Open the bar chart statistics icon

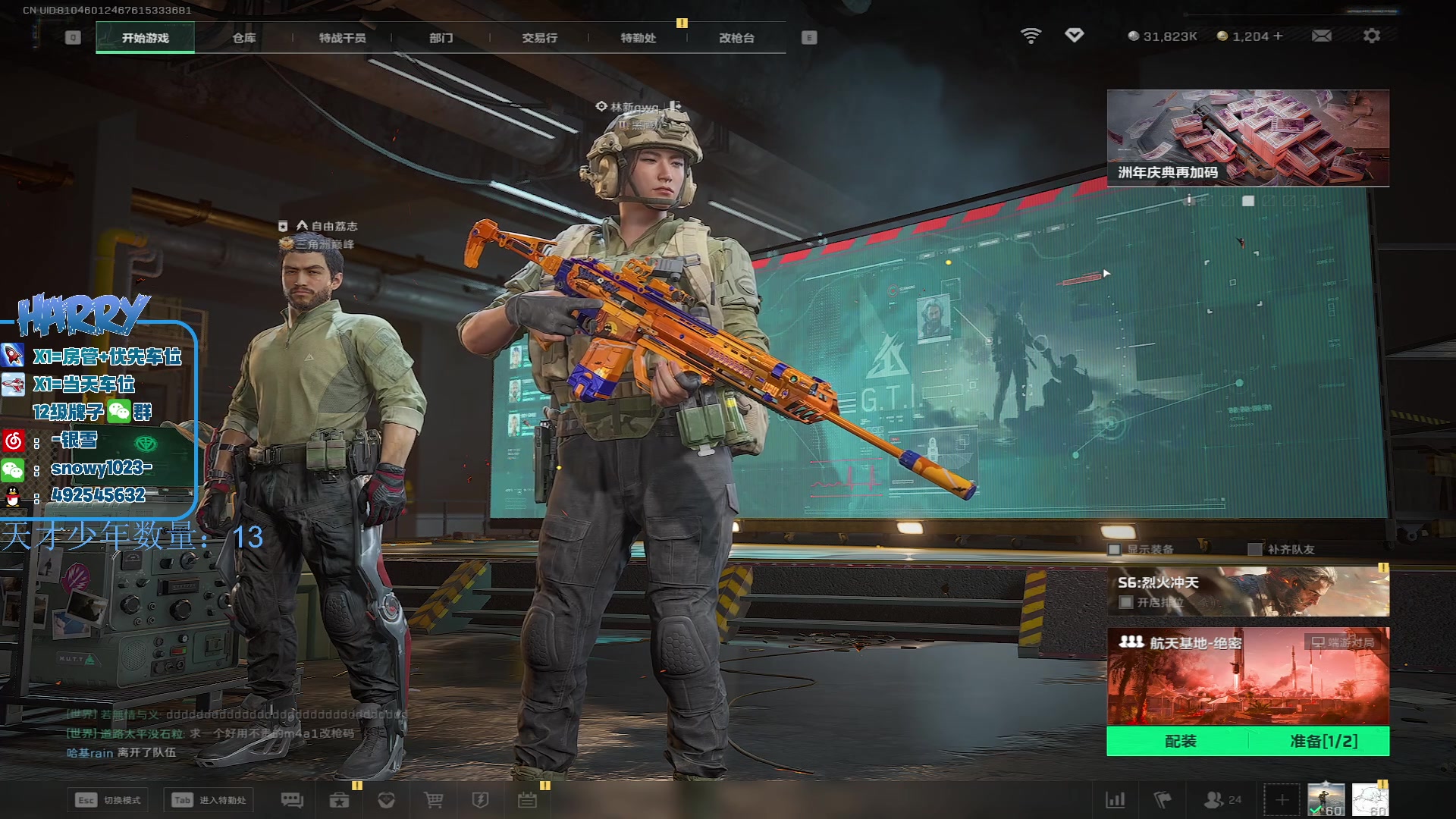click(1116, 800)
